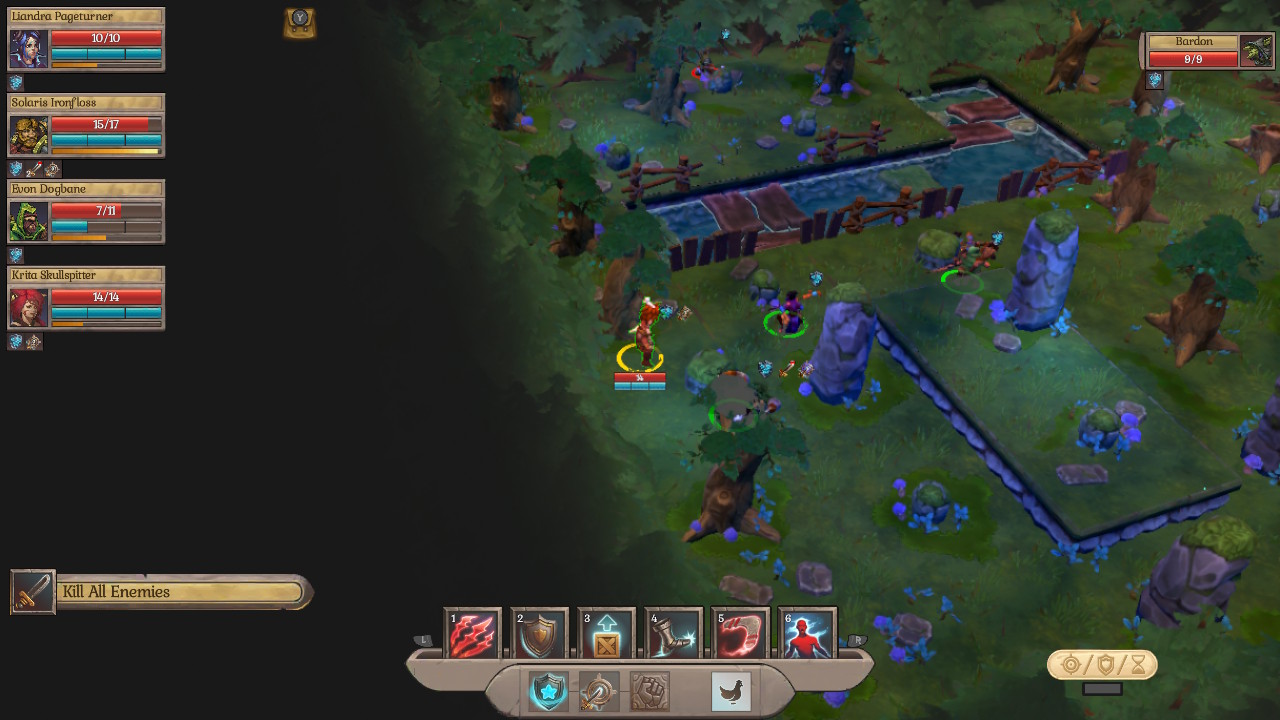Select the blue star shield icon
The height and width of the screenshot is (720, 1280).
(x=548, y=691)
